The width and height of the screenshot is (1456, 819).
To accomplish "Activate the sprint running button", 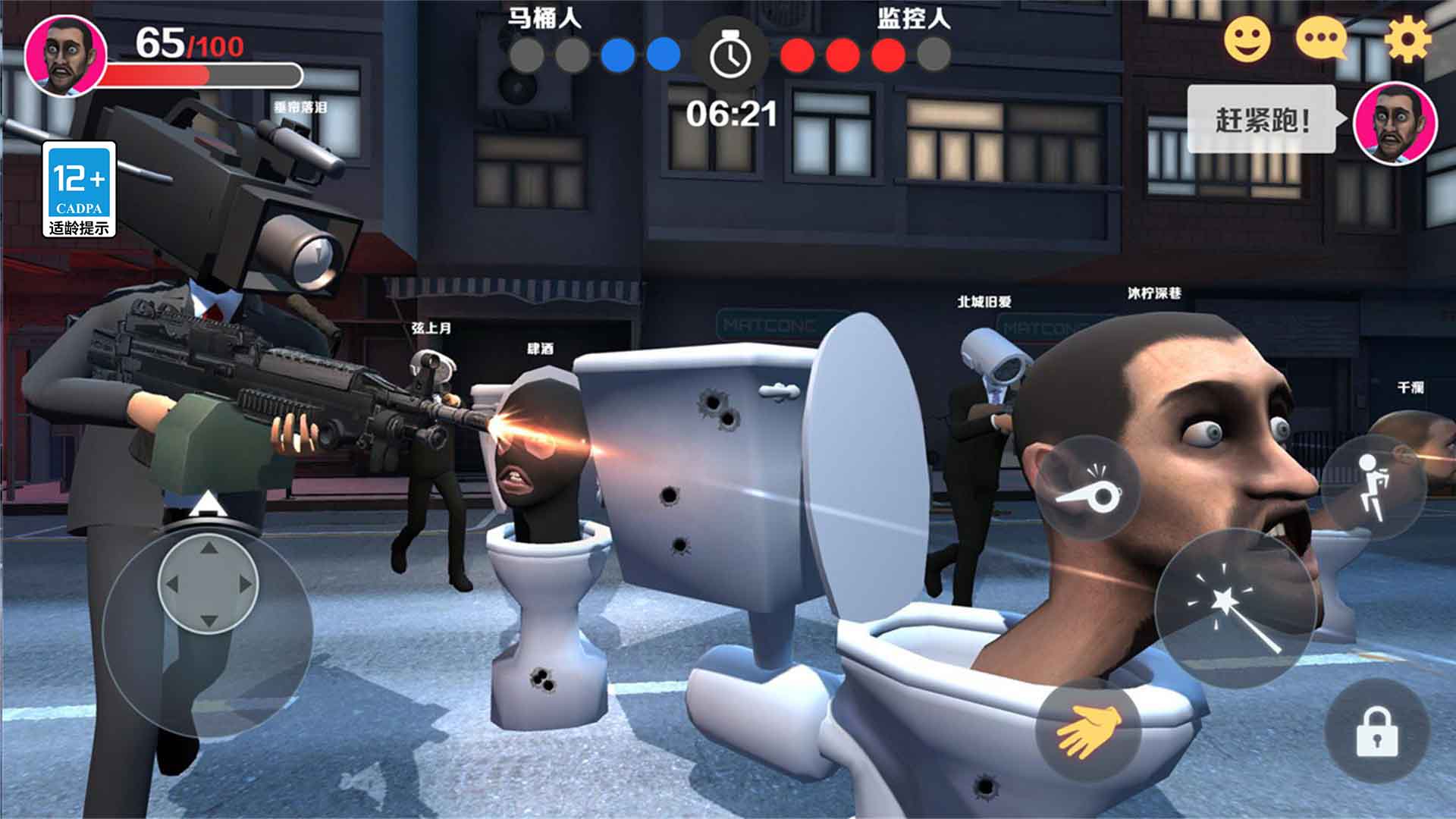I will tap(1374, 488).
